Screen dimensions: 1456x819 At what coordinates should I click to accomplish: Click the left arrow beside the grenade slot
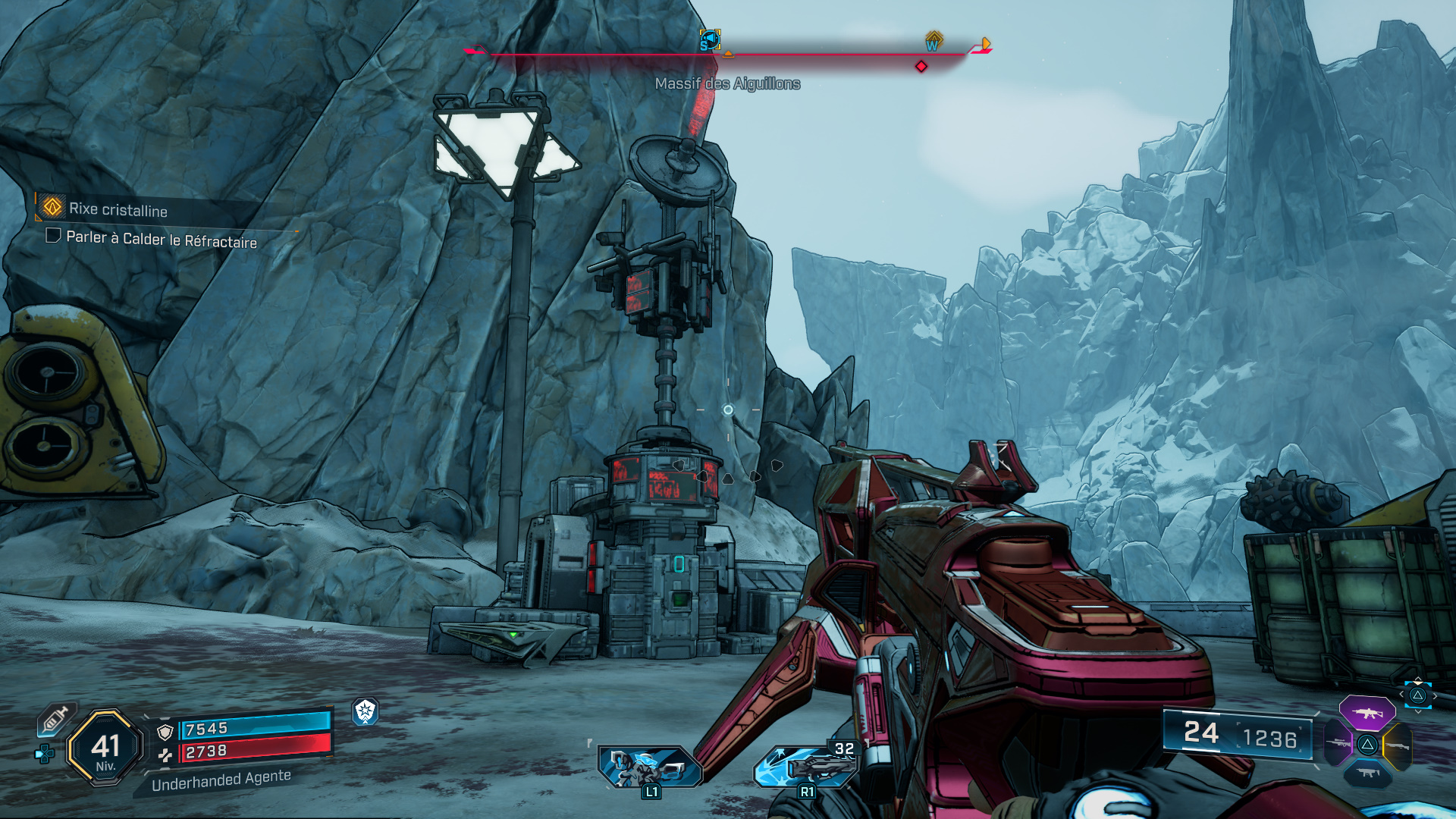tap(1401, 694)
